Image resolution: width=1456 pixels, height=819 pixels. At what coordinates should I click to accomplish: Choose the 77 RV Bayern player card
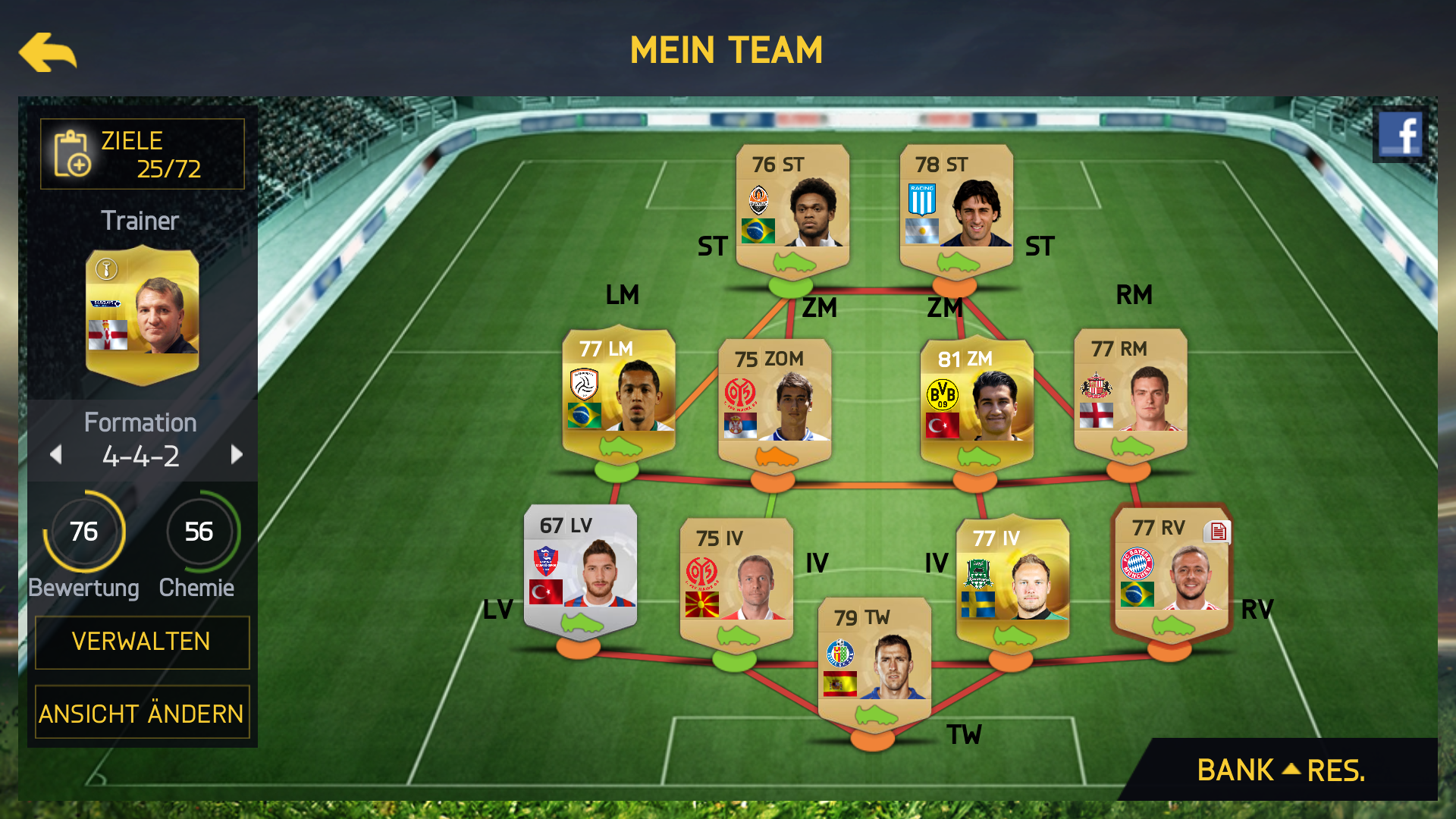pos(1172,573)
